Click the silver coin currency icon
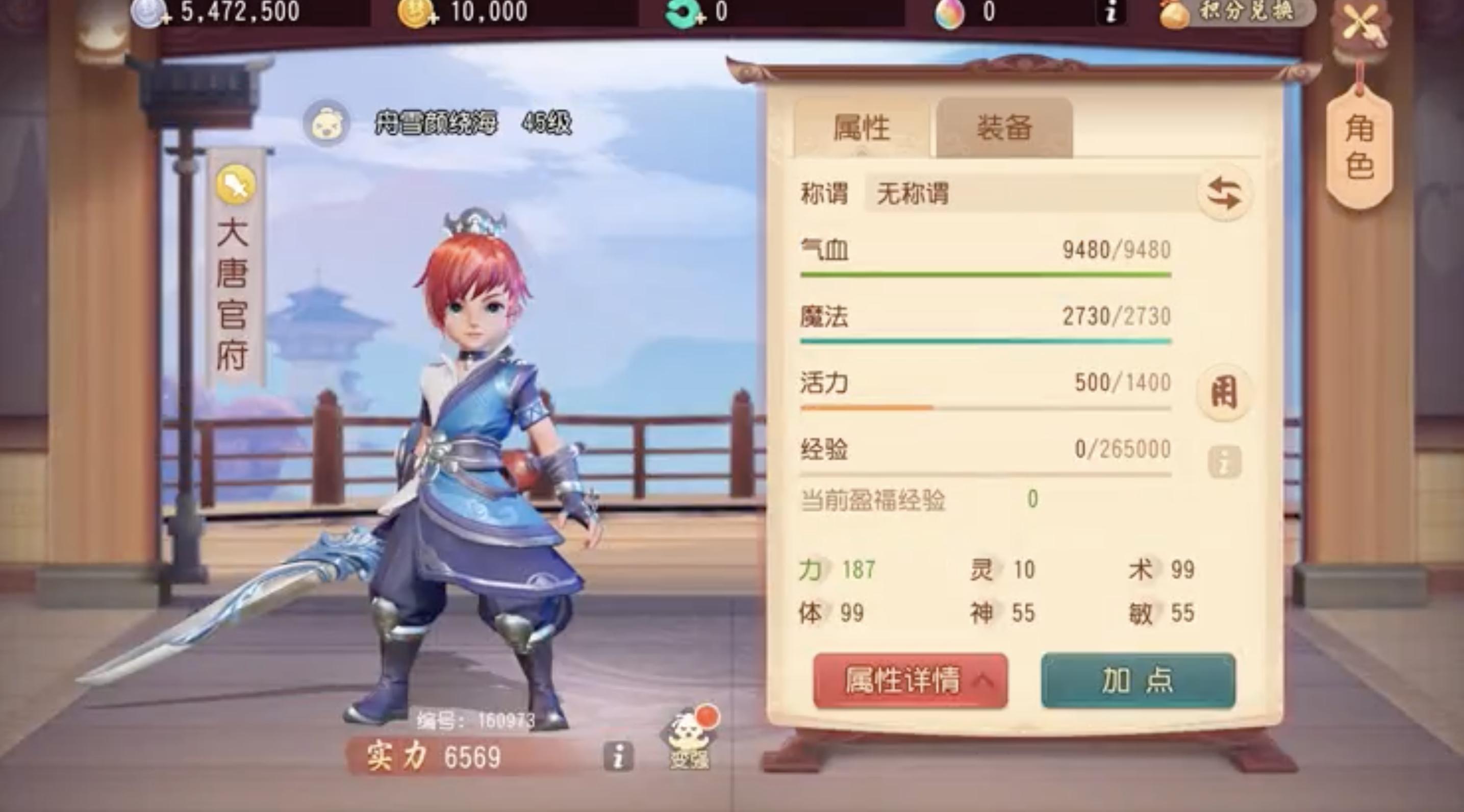Viewport: 1464px width, 812px height. click(x=146, y=11)
